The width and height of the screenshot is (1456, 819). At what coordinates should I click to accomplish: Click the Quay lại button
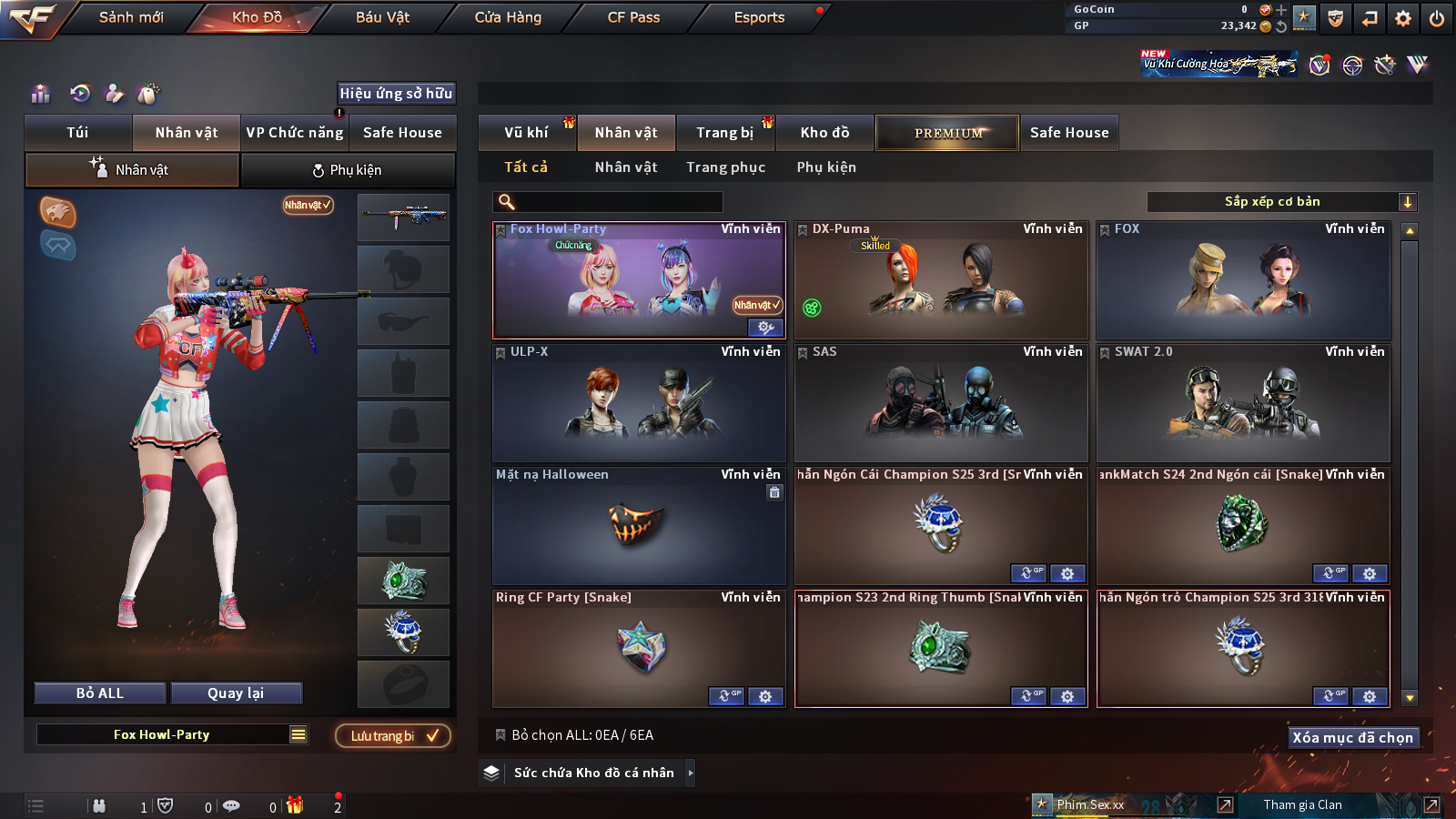click(x=236, y=693)
